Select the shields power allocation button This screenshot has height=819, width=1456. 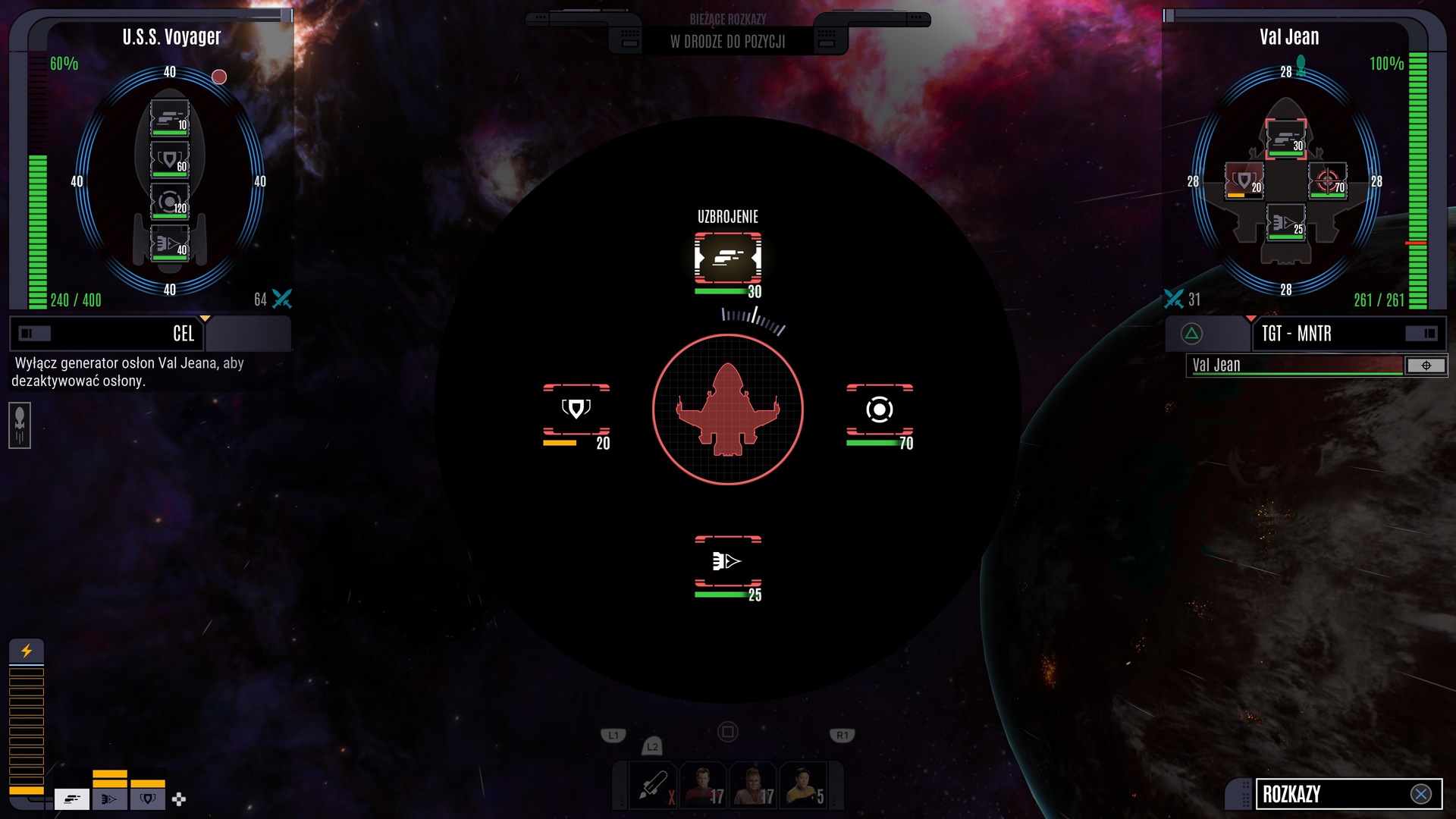148,799
